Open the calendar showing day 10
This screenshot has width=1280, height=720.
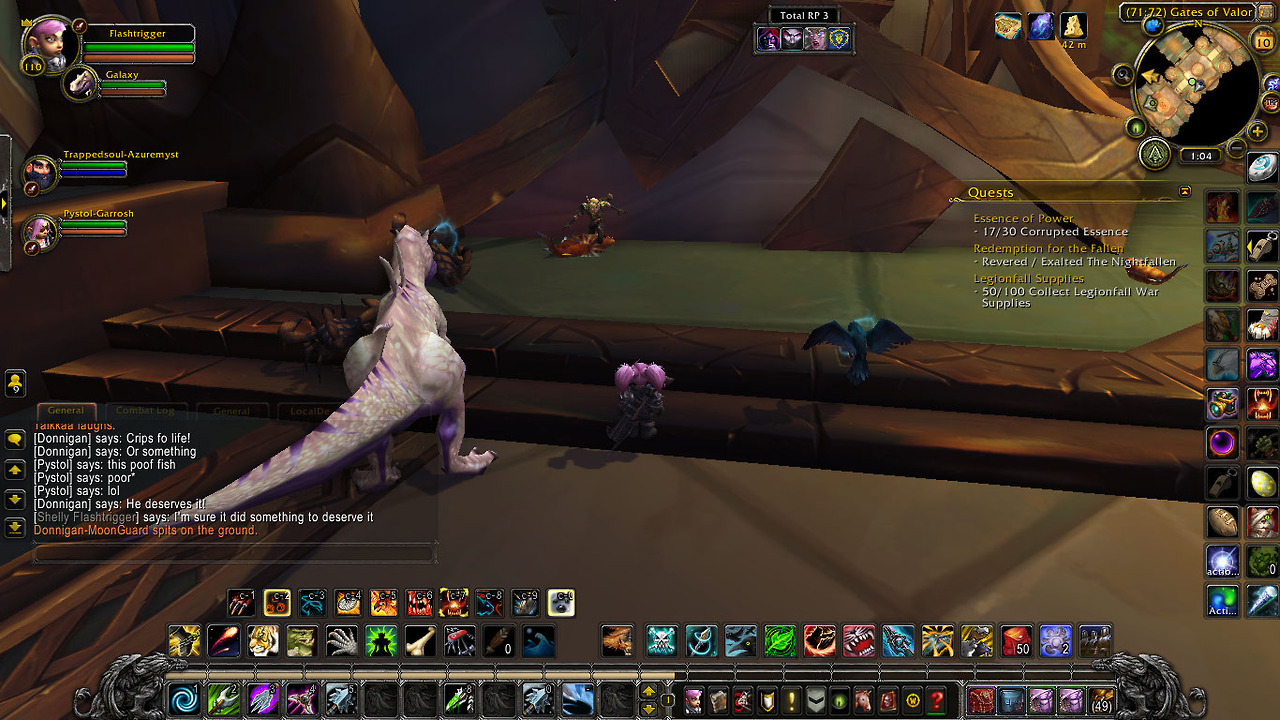(1262, 41)
